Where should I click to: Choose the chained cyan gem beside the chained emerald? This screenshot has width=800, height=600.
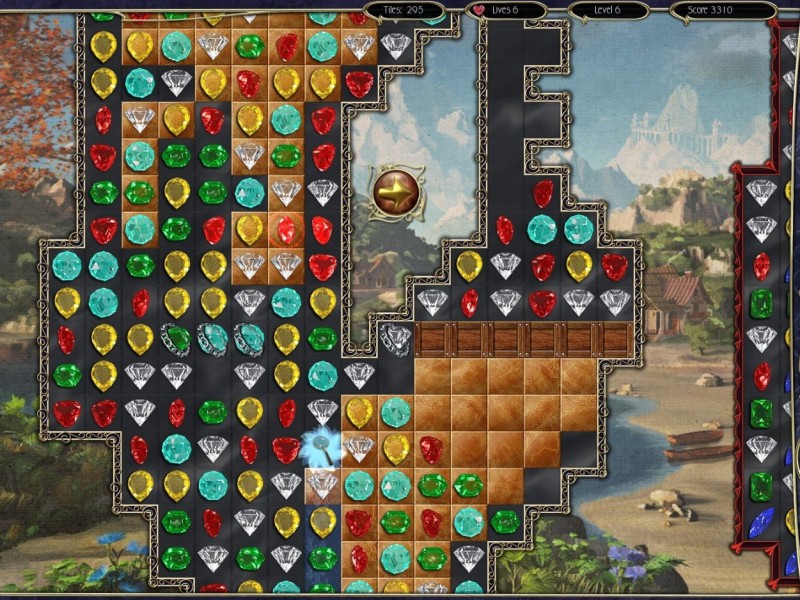[x=213, y=338]
